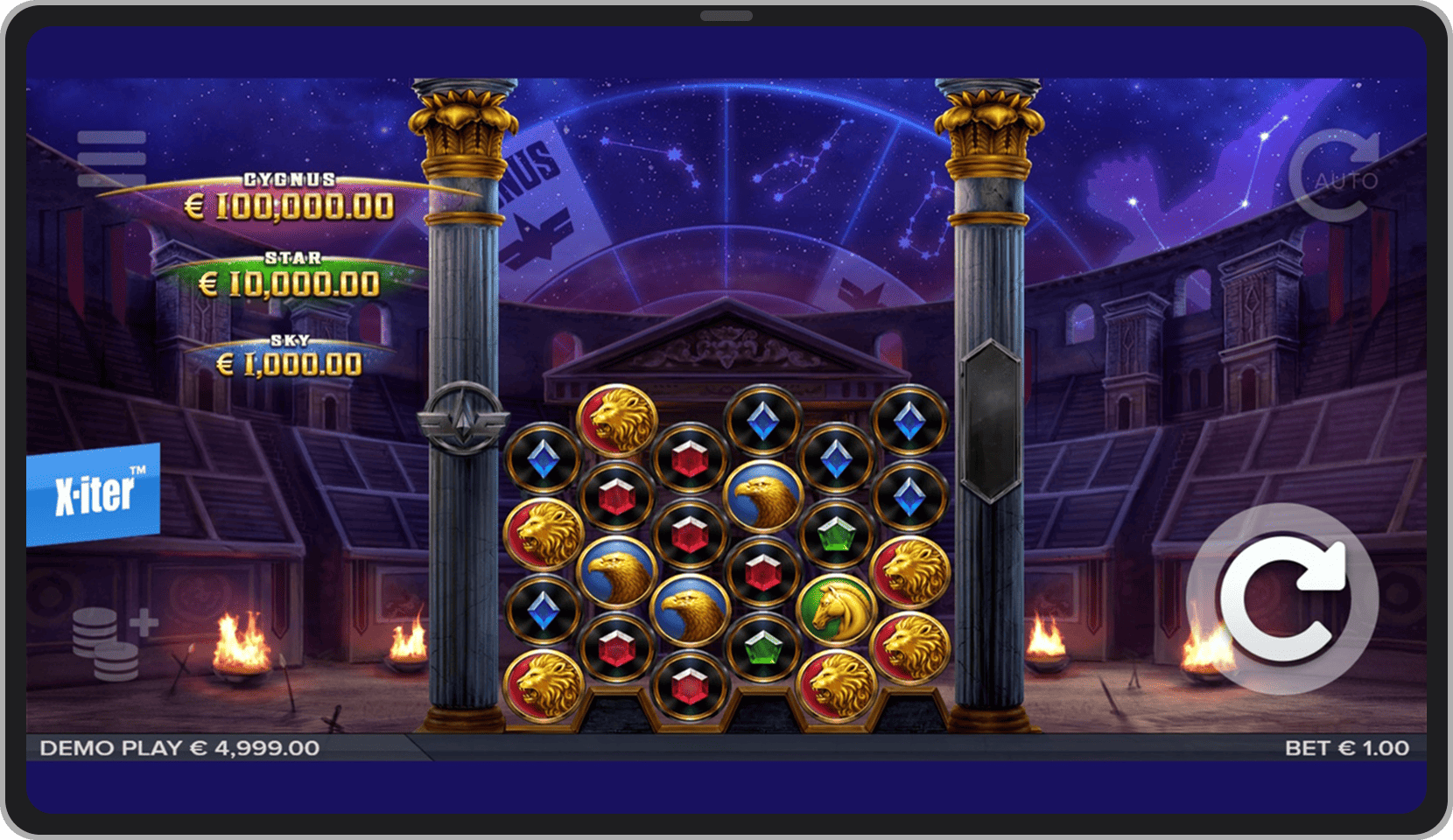The image size is (1453, 840).
Task: Open the X-iter feature menu
Action: 94,494
